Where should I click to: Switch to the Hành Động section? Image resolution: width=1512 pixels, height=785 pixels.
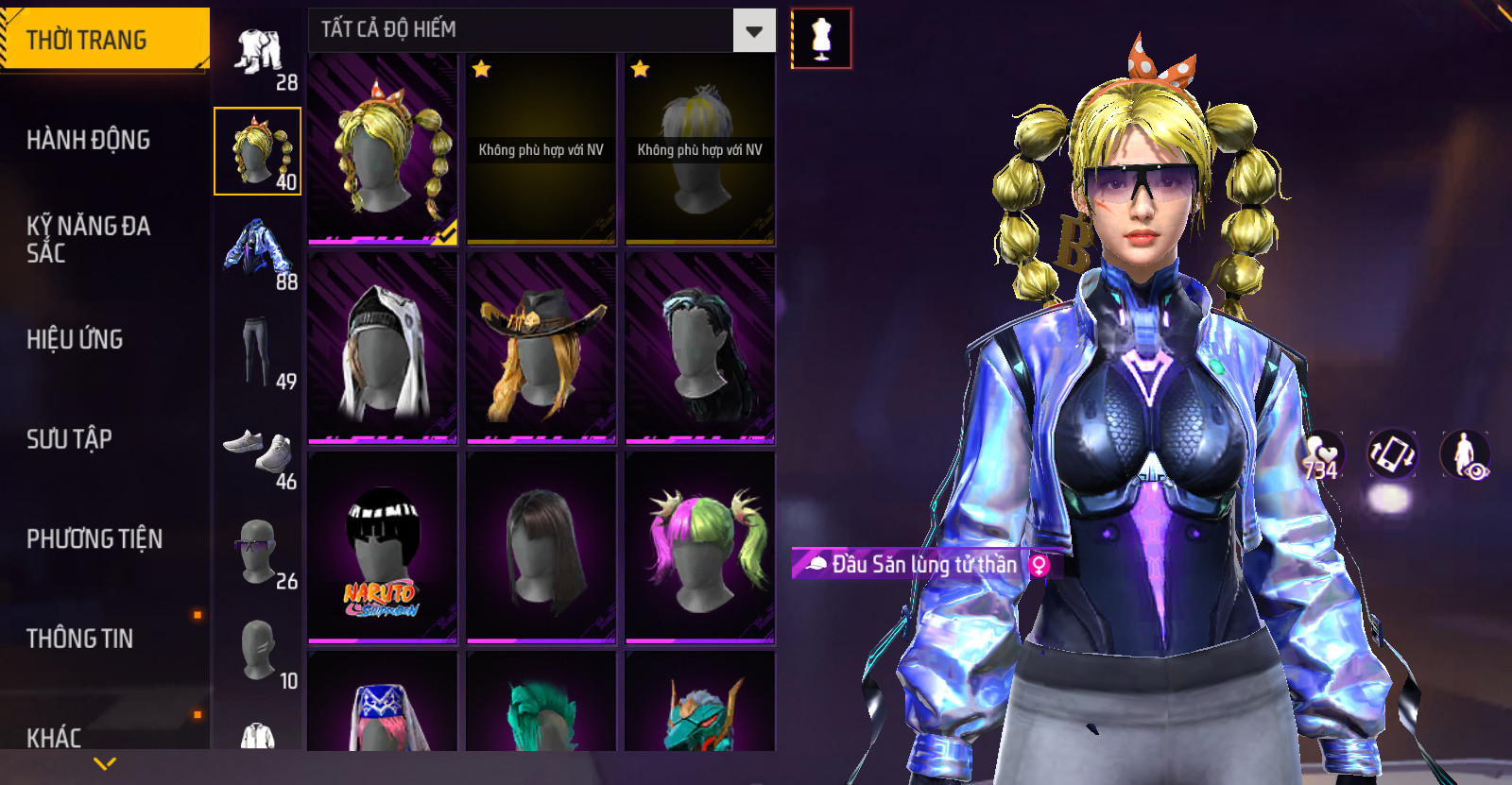pos(88,140)
